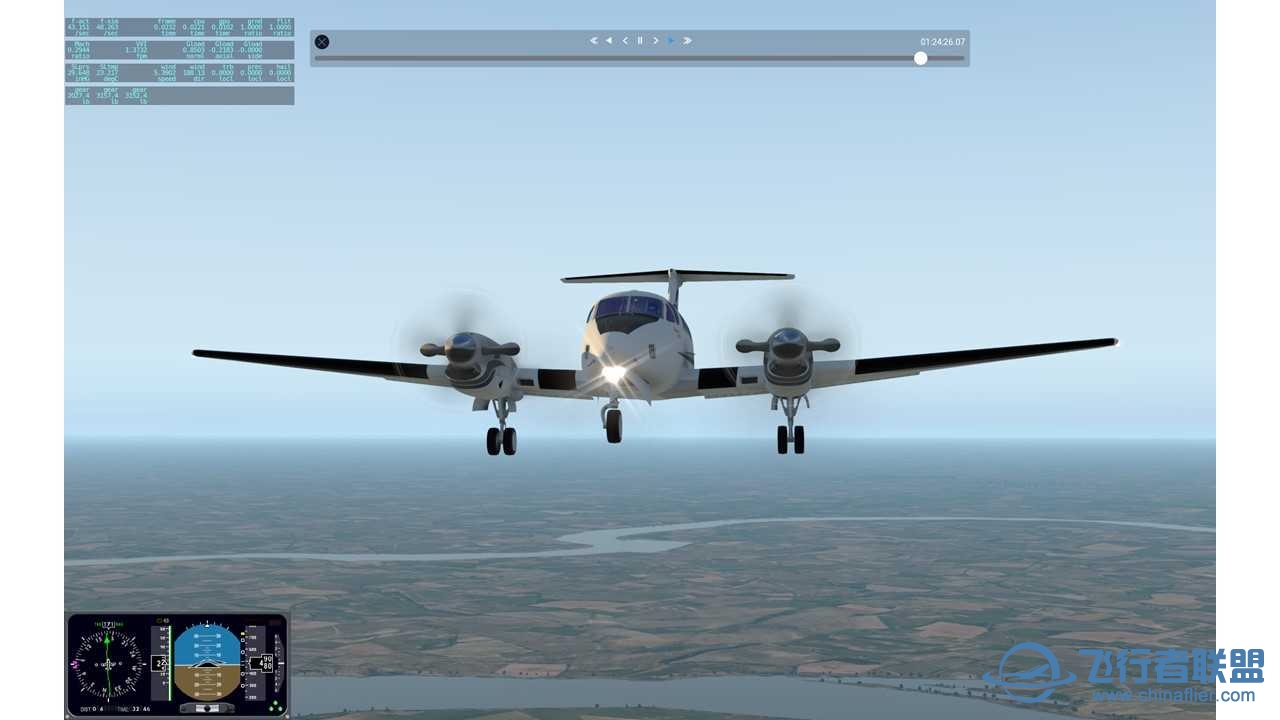The image size is (1280, 720).
Task: Fast rewind the replay with double-left arrows
Action: tap(593, 41)
